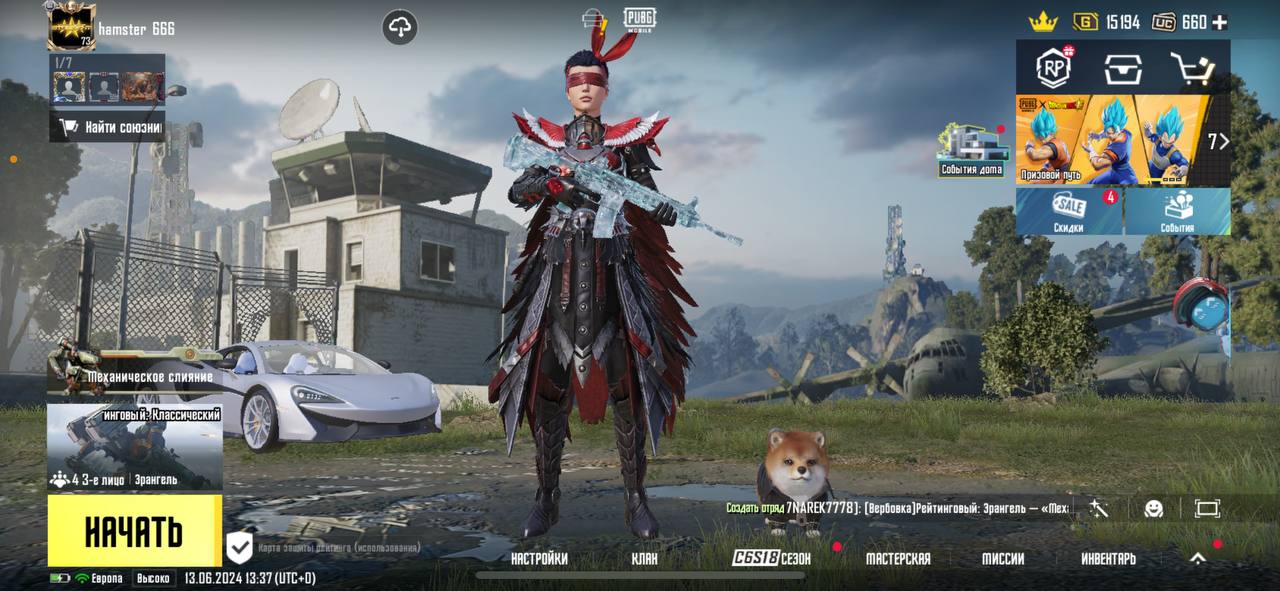Screen dimensions: 1280x591
Task: Open hamster 666 player profile avatar
Action: tap(71, 26)
